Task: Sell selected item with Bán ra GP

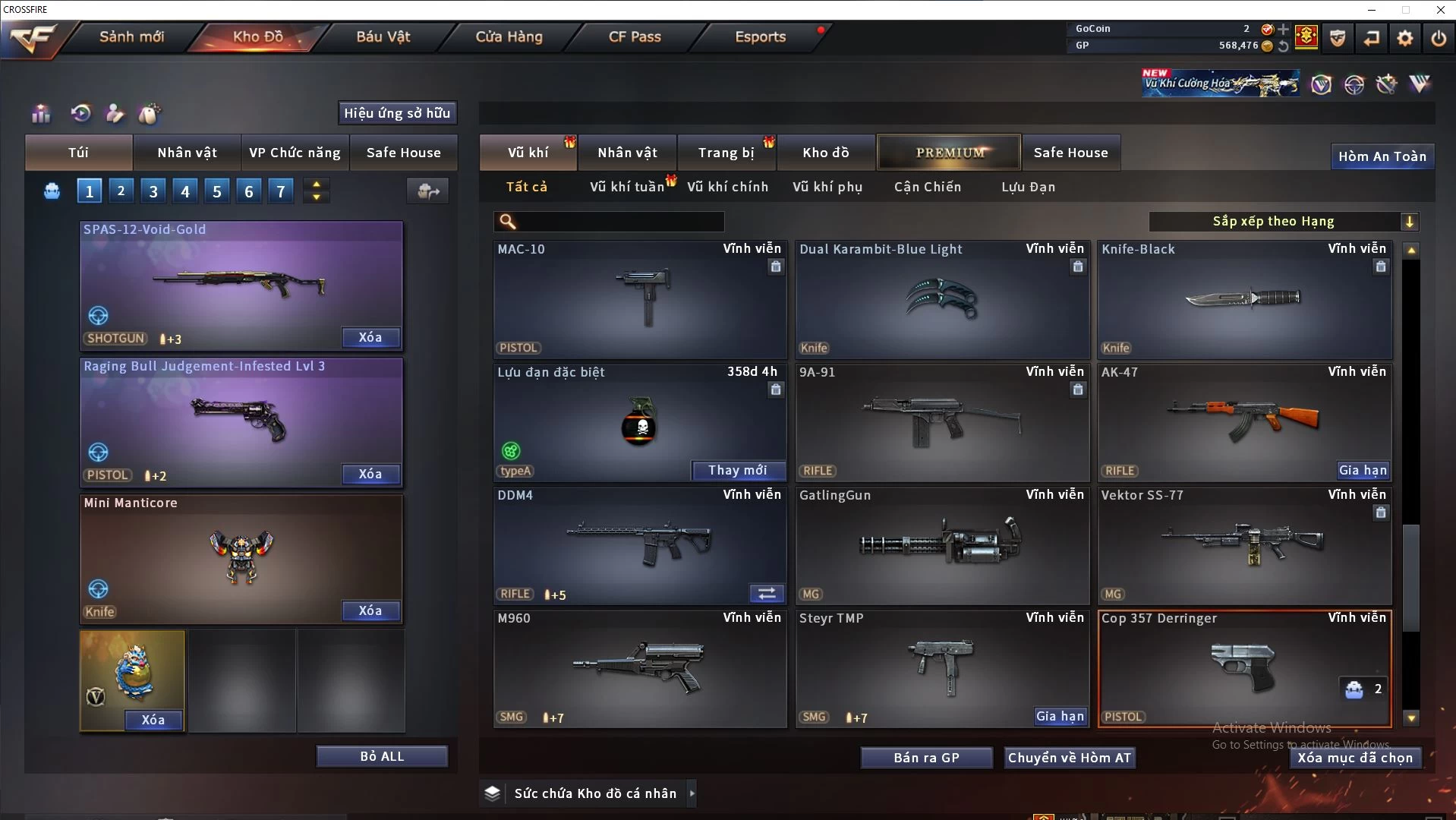Action: 926,758
